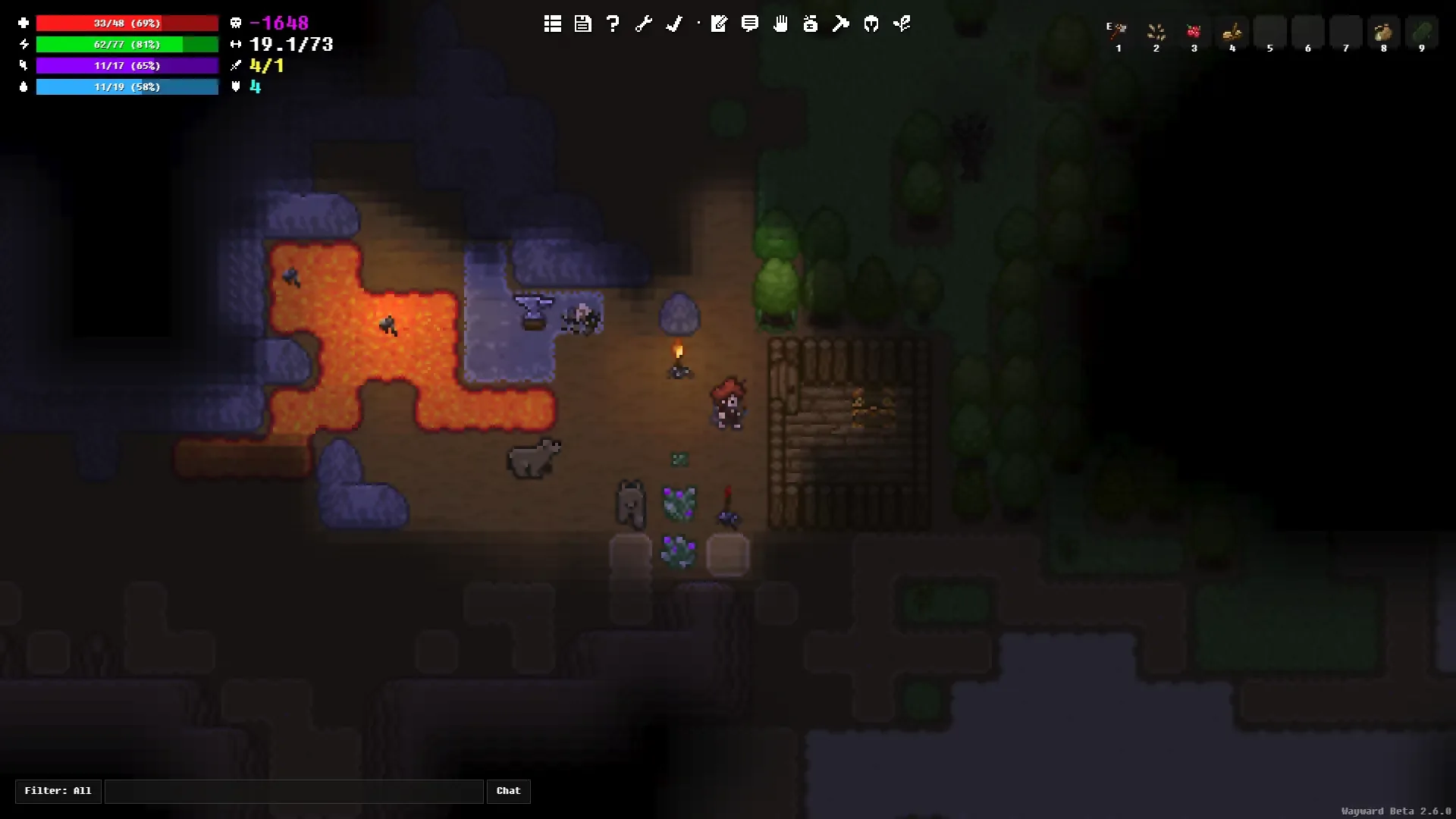Switch to the Chat tab
Viewport: 1456px width, 819px height.
point(508,791)
